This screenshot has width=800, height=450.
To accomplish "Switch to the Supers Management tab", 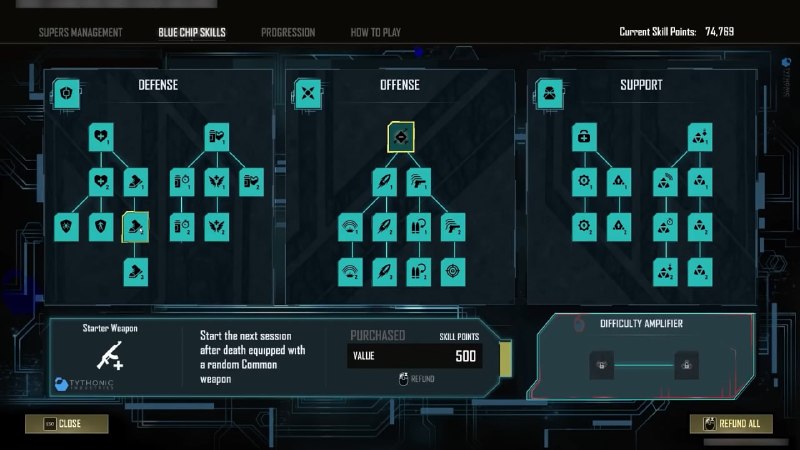I will (80, 32).
